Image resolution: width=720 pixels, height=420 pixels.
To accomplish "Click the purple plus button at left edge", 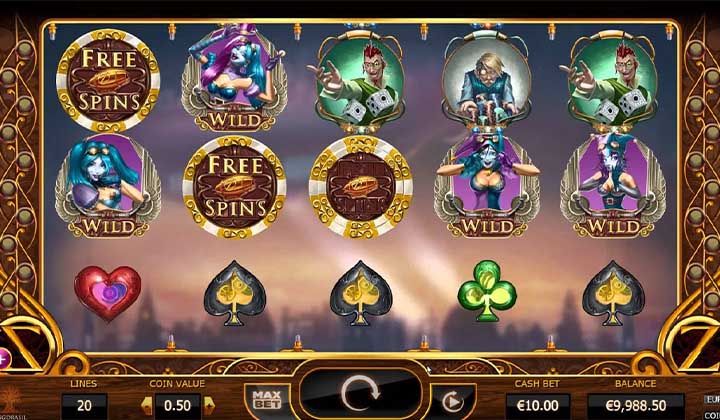I will click(3, 355).
